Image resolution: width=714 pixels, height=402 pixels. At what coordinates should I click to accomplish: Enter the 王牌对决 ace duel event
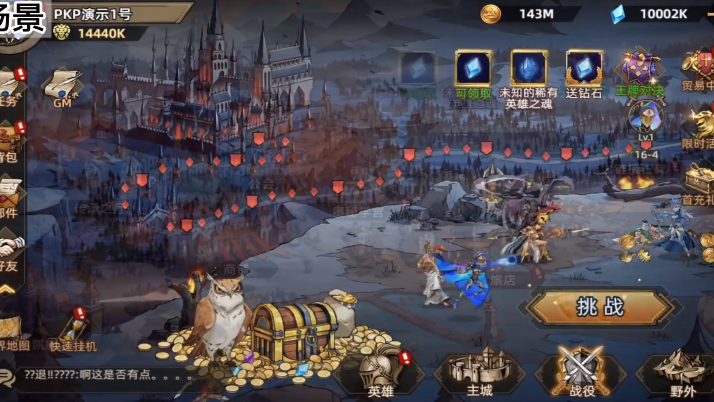(640, 72)
